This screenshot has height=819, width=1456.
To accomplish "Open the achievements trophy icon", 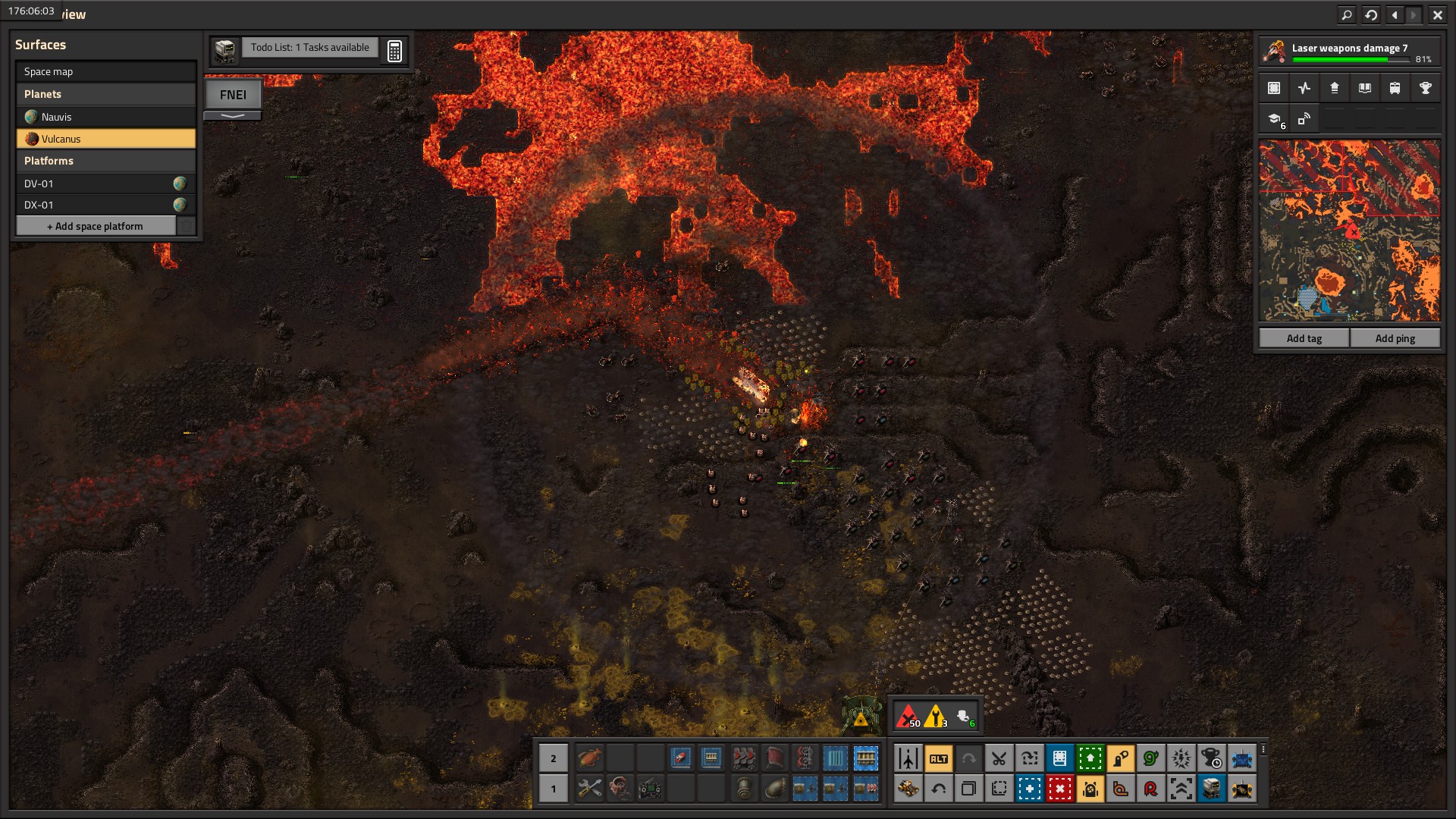I will tap(1425, 88).
